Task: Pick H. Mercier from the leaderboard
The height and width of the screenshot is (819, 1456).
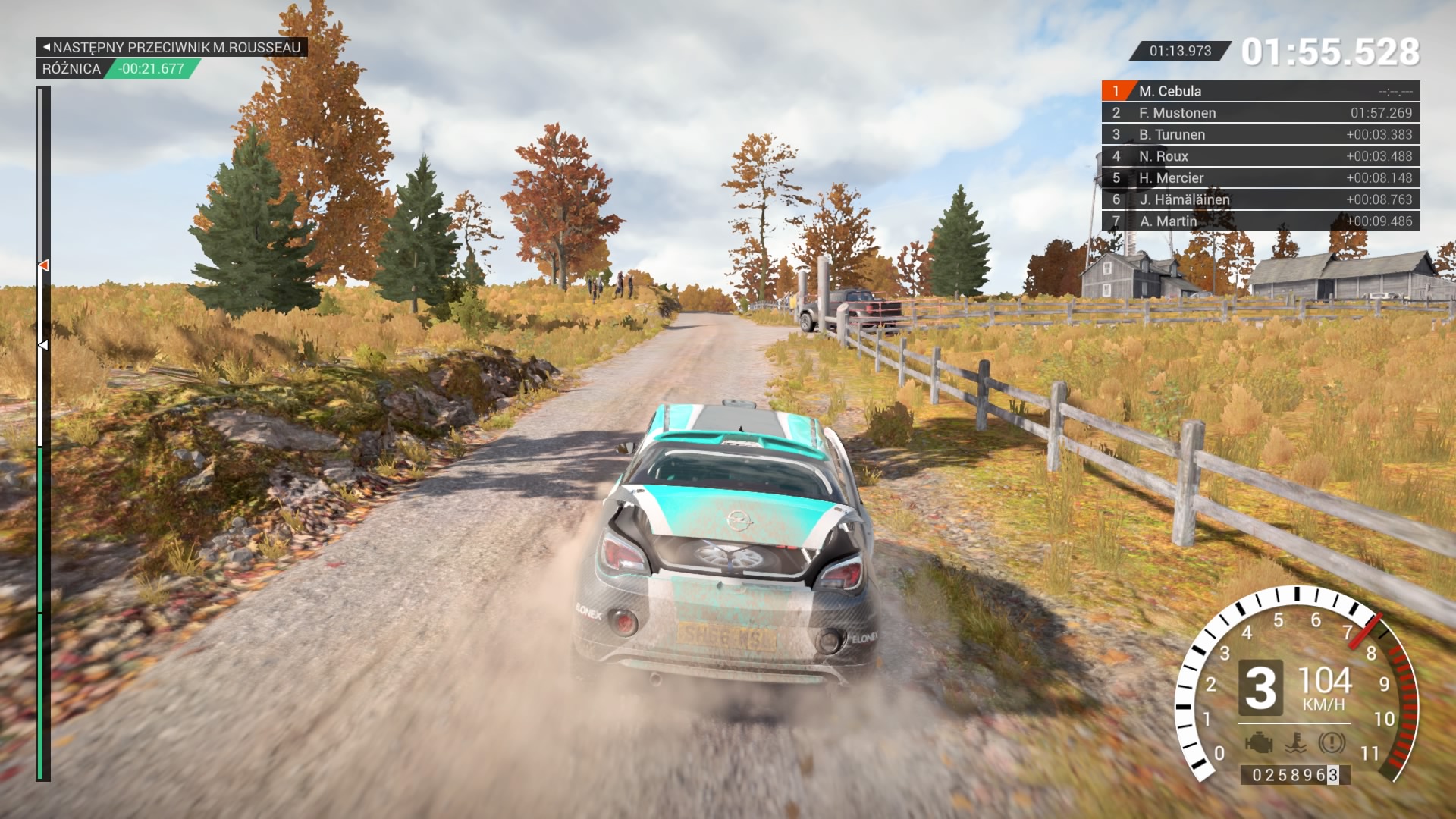Action: 1260,178
